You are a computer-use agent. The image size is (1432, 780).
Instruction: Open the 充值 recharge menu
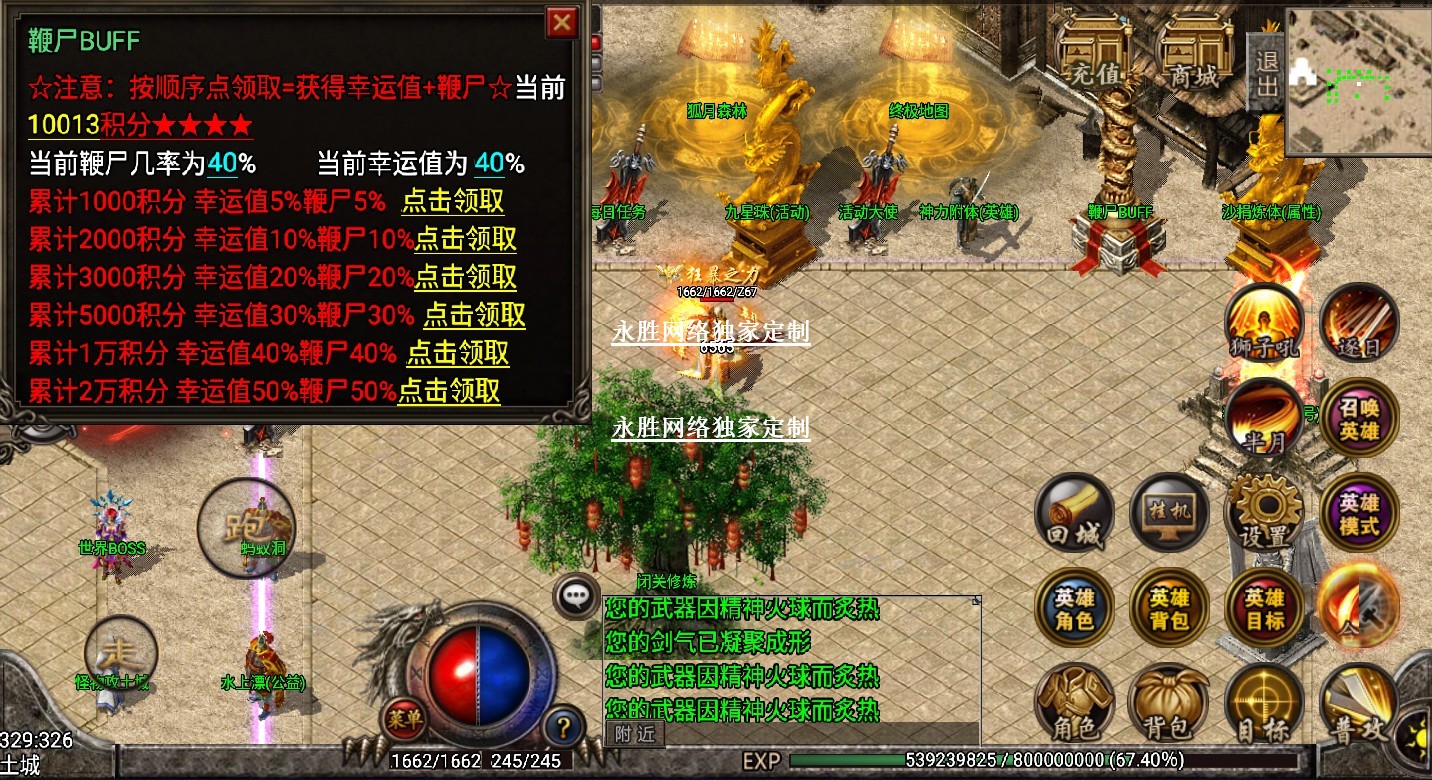(1097, 55)
